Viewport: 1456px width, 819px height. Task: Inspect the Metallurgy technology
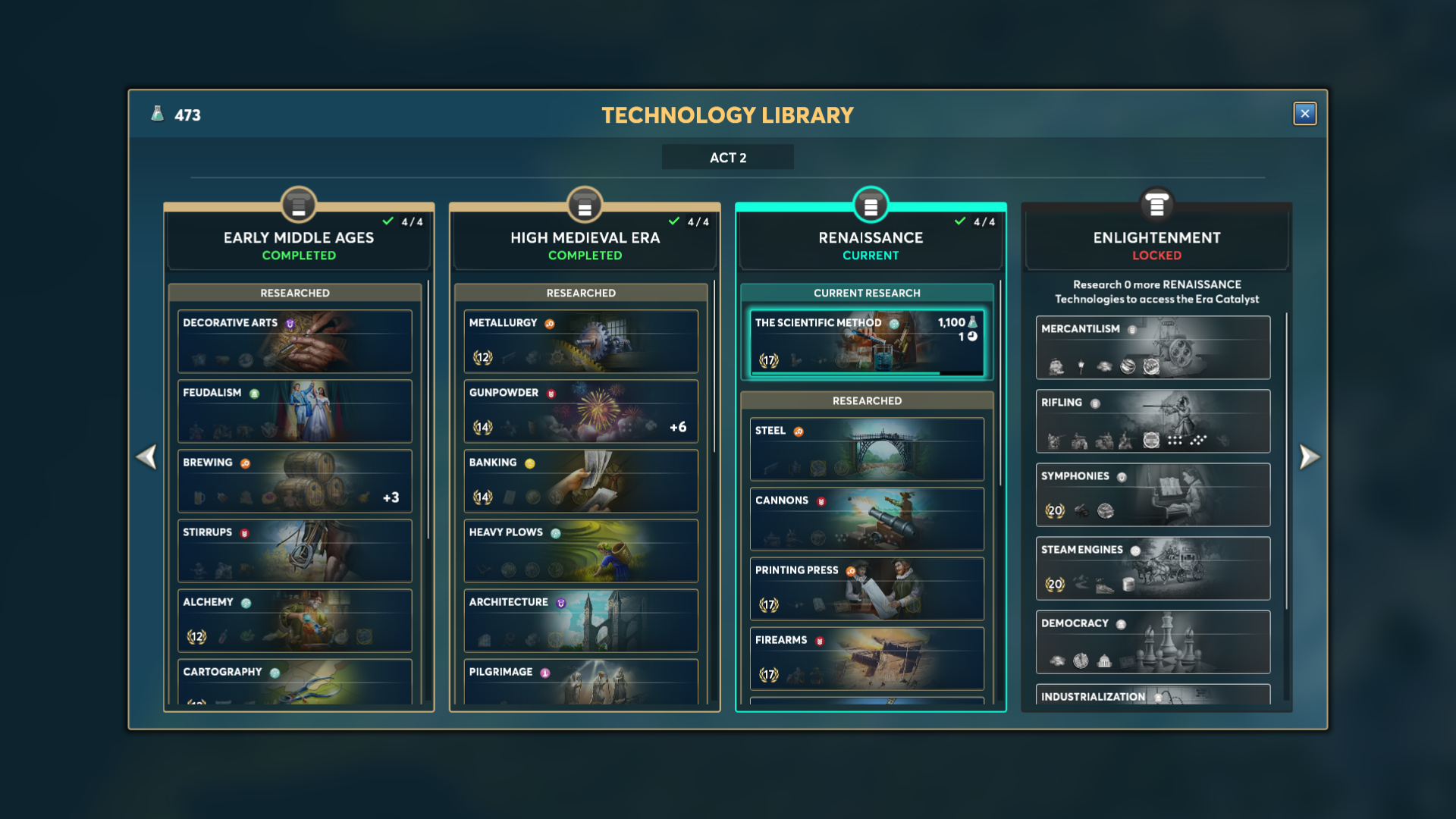tap(581, 340)
